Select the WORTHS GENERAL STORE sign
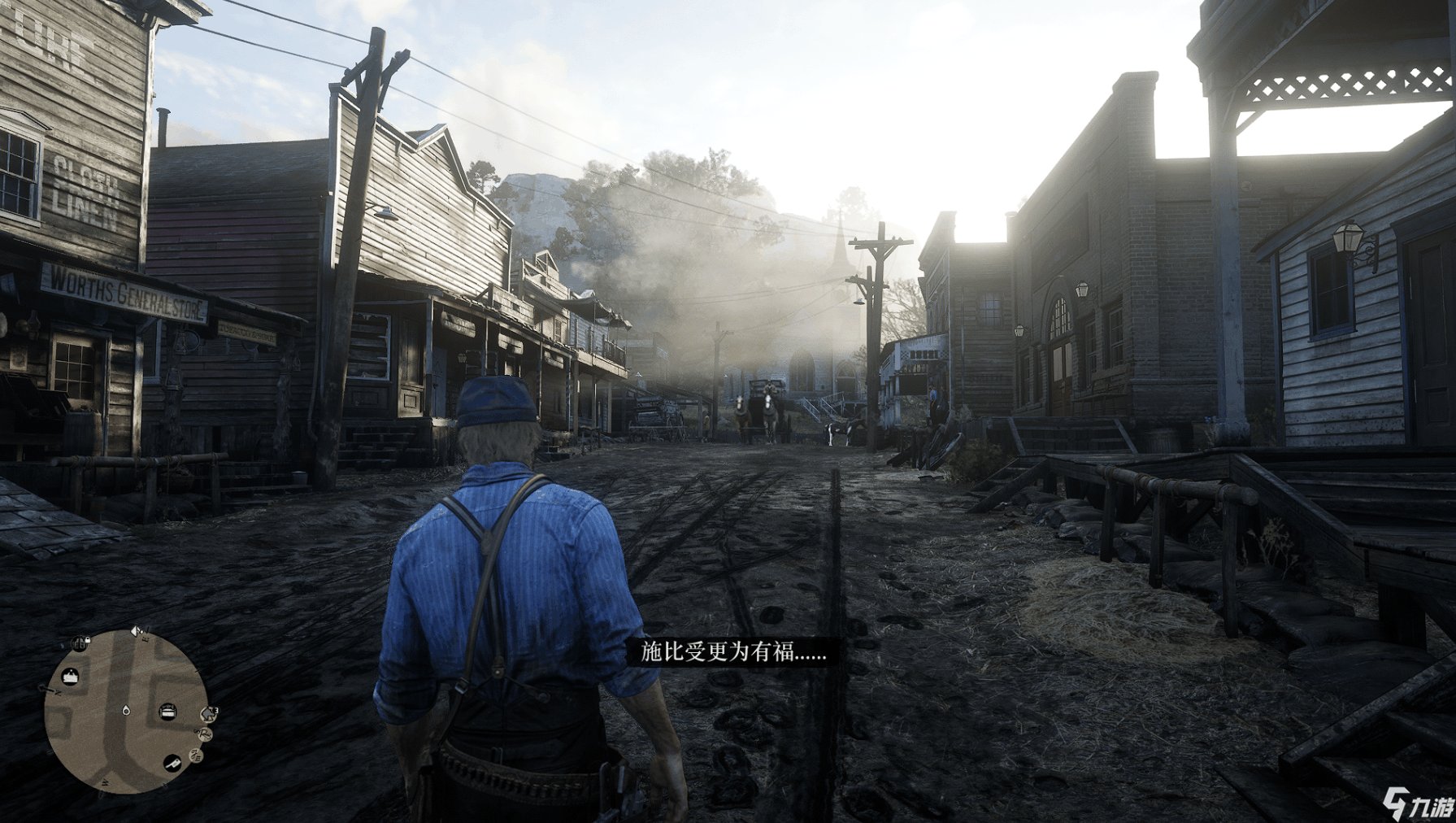 120,290
